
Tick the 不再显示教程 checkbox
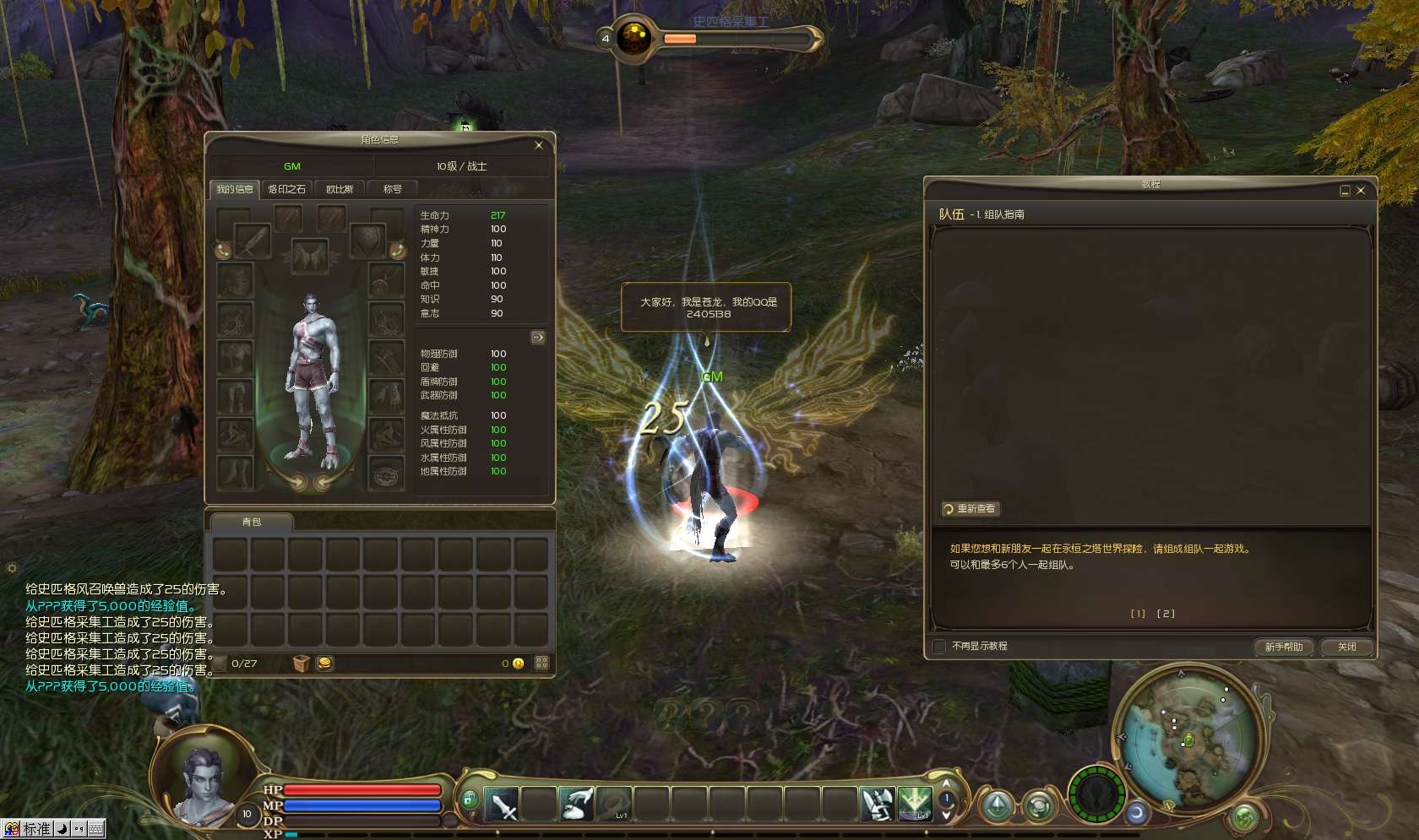tap(939, 647)
